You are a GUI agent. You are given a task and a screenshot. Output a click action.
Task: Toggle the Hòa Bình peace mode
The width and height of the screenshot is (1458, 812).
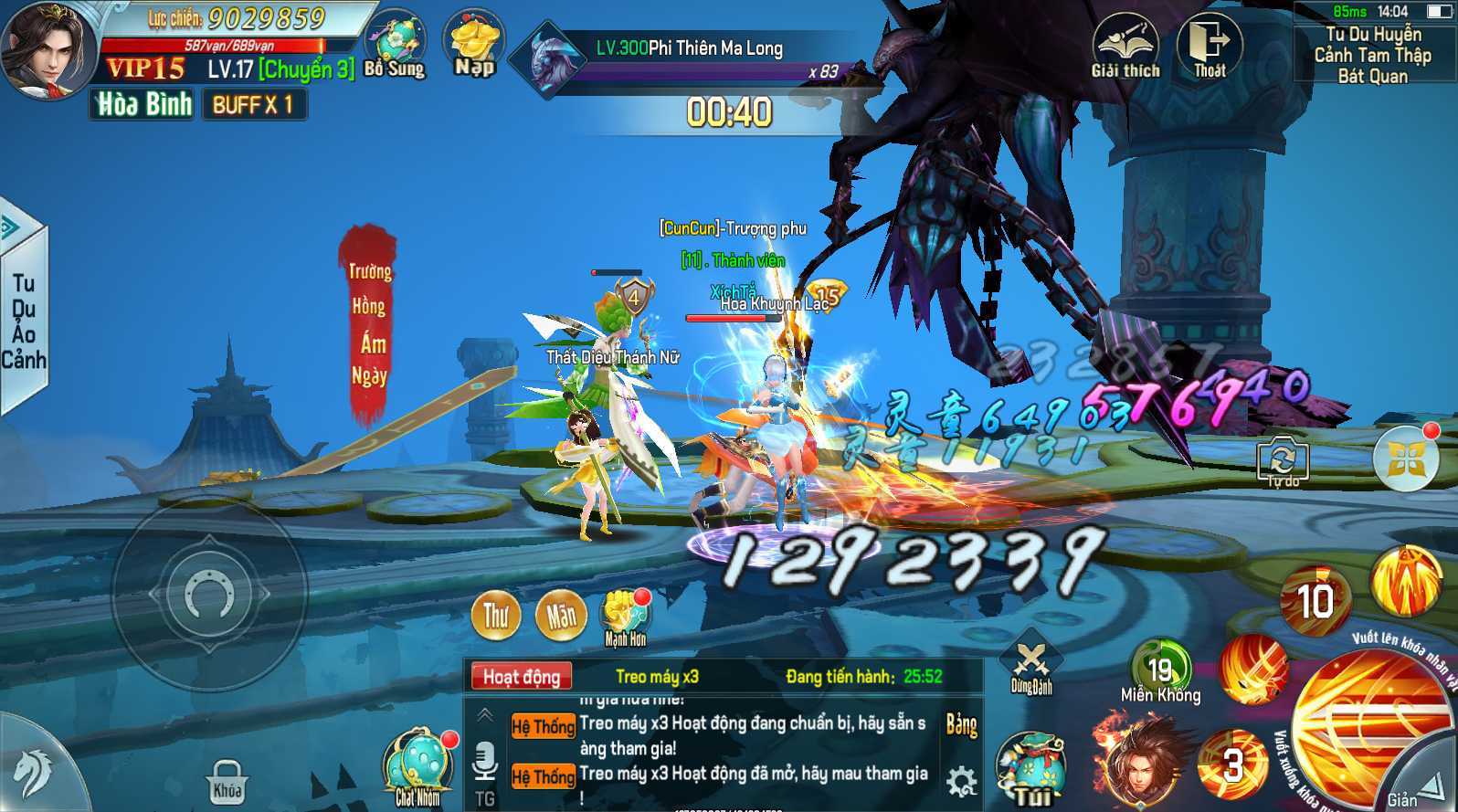coord(144,105)
